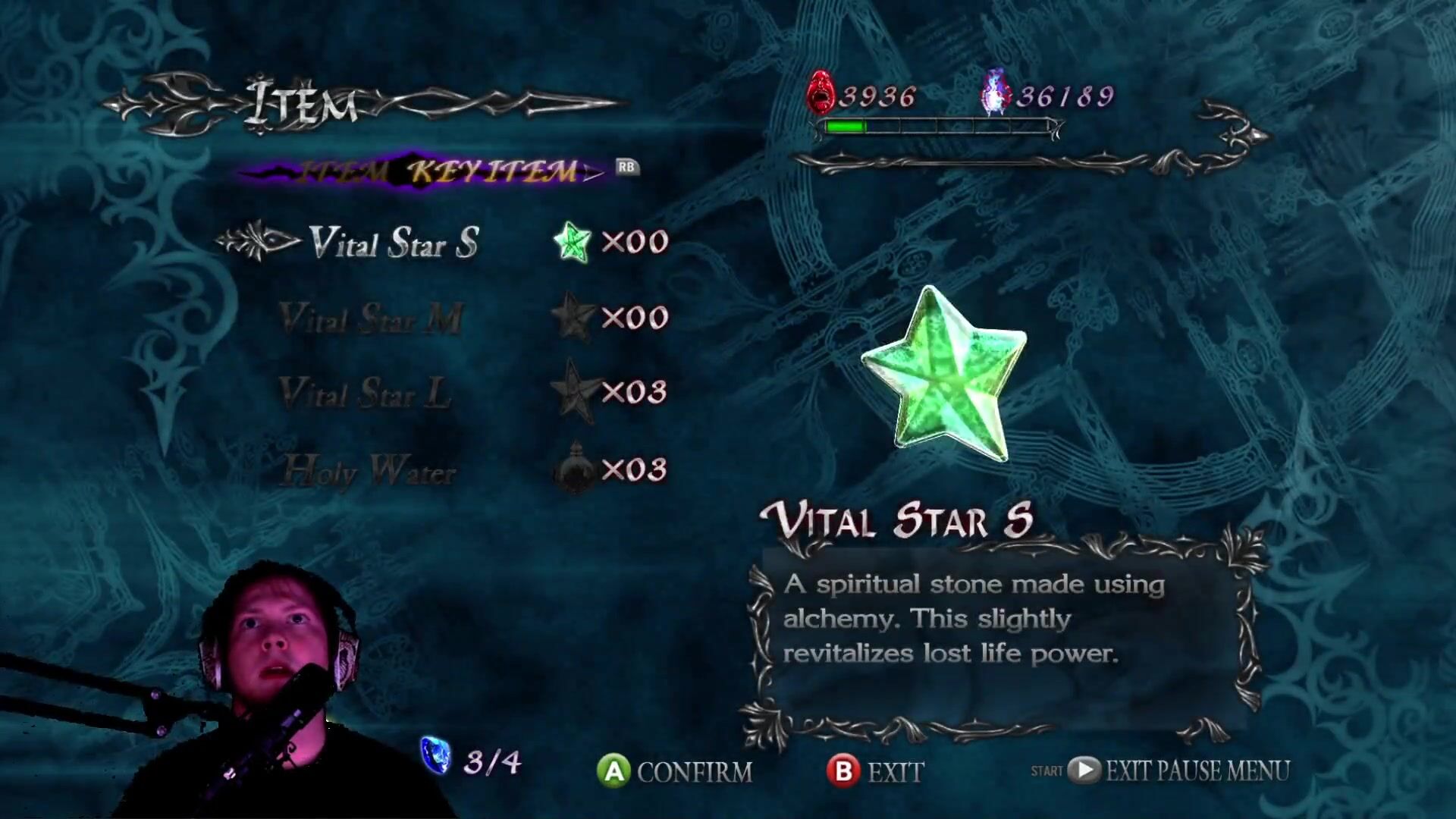Click the large Vital Star S preview

coord(945,375)
